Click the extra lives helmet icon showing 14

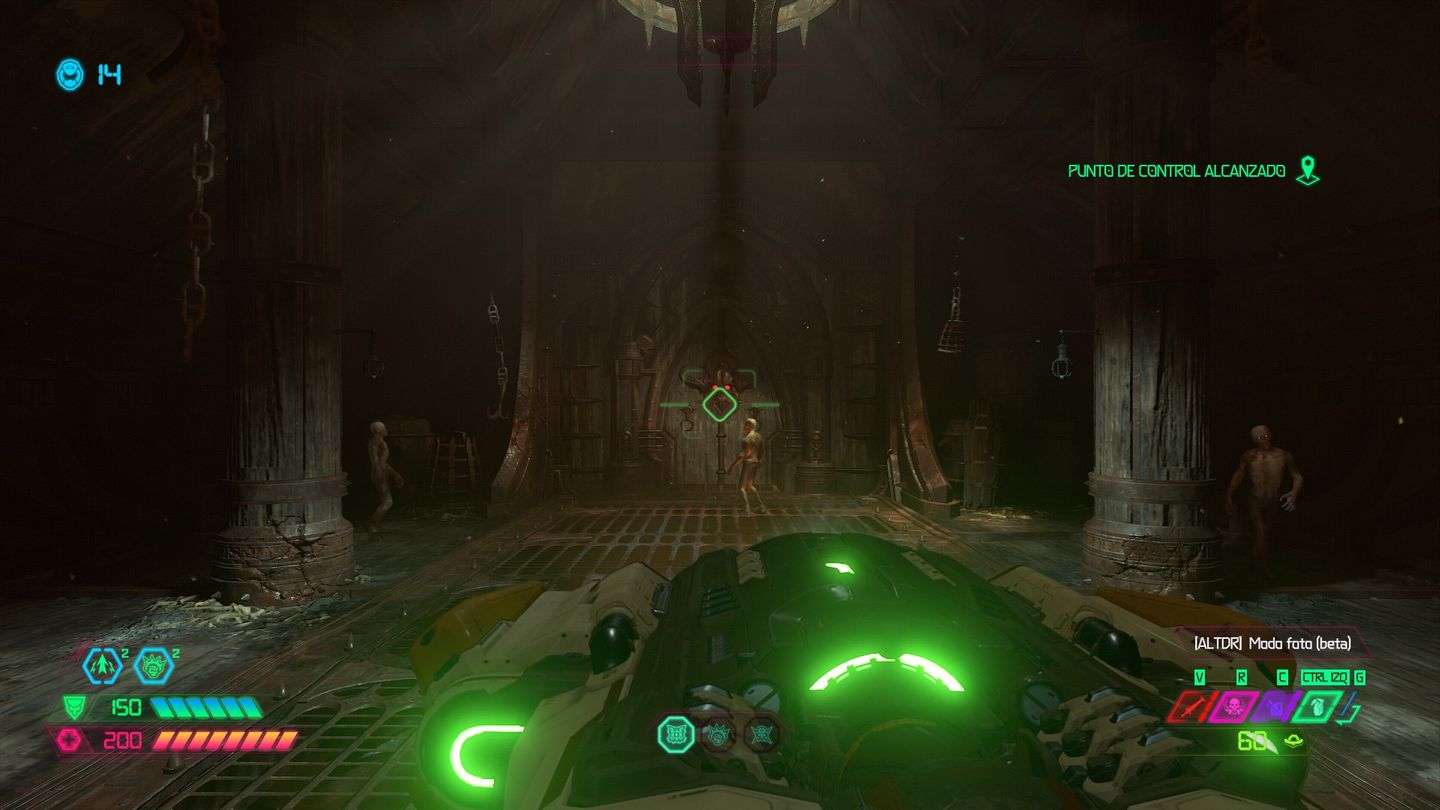[68, 73]
